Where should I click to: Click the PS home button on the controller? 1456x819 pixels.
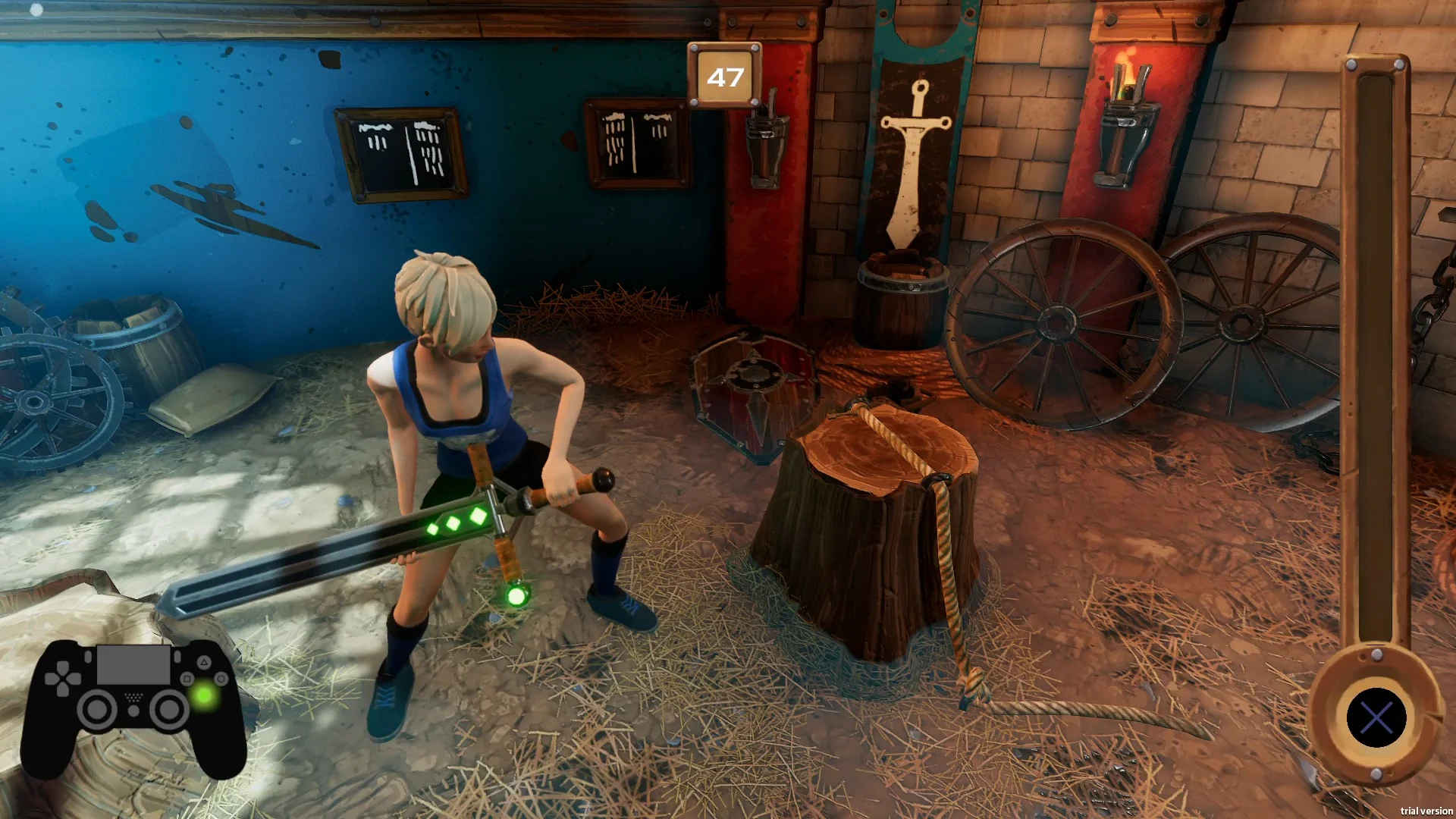click(x=133, y=711)
